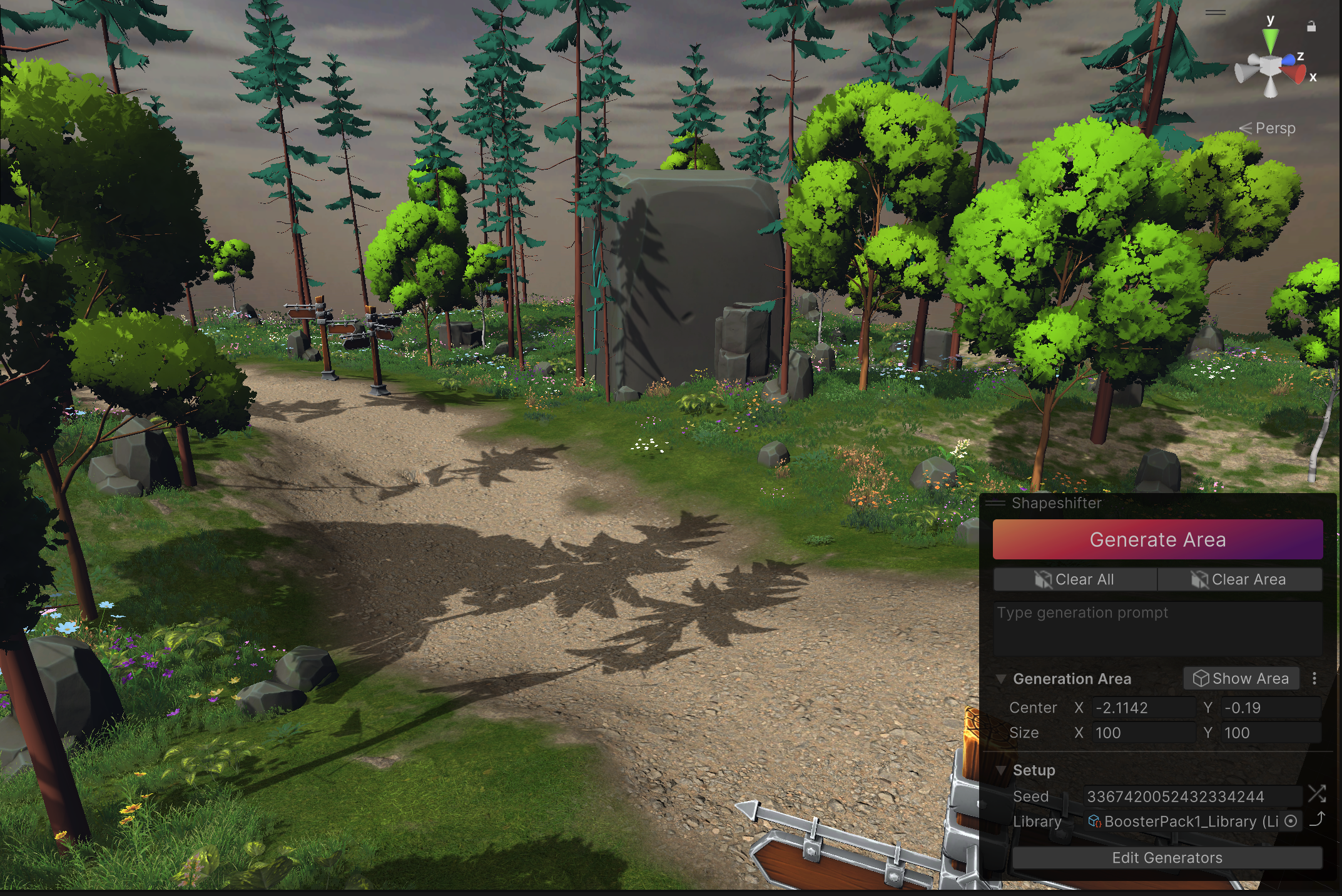This screenshot has width=1342, height=896.
Task: Open the Generation Area three-dot menu
Action: tap(1314, 678)
